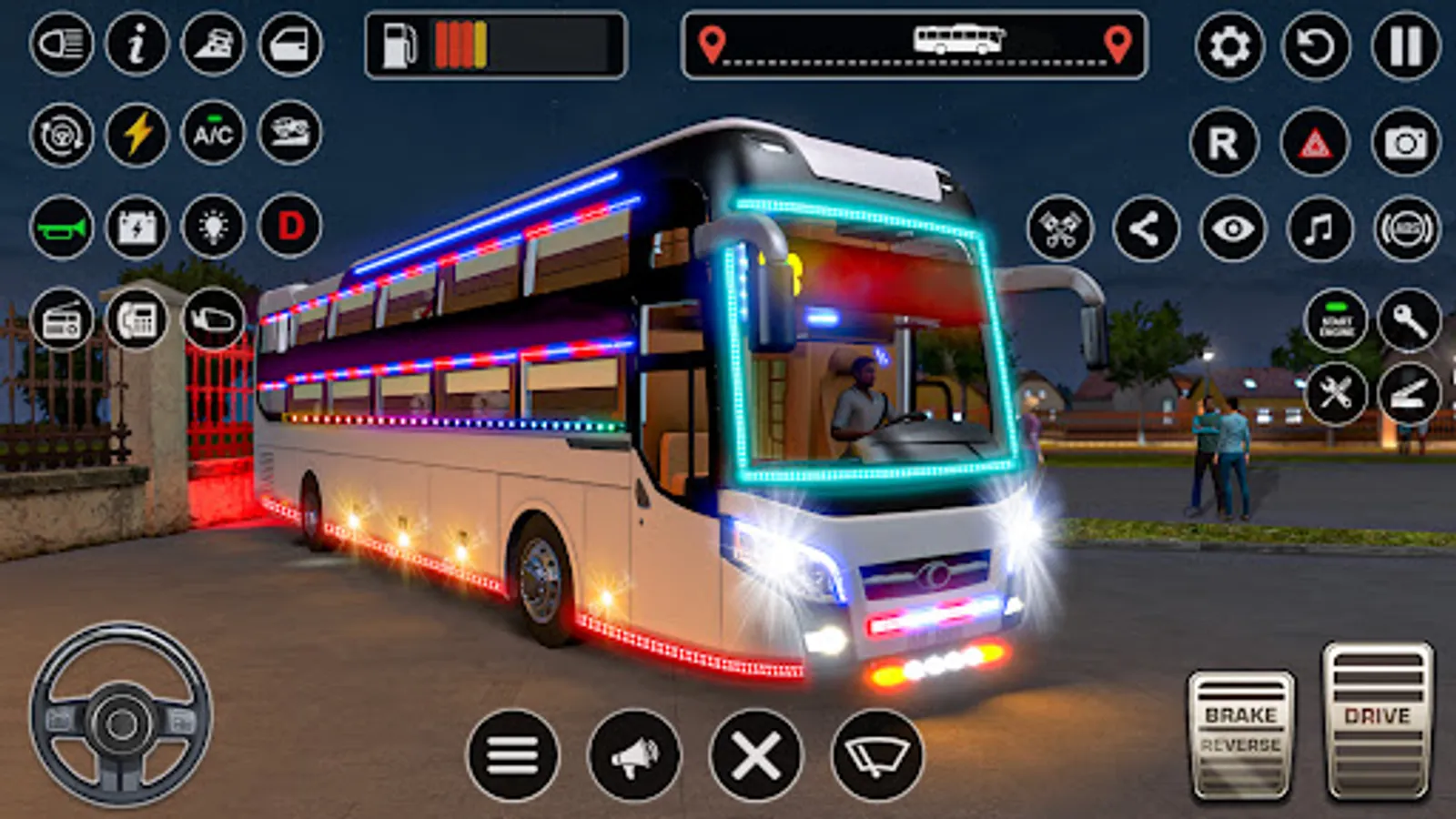
Task: Sound the green horn button
Action: (x=62, y=227)
